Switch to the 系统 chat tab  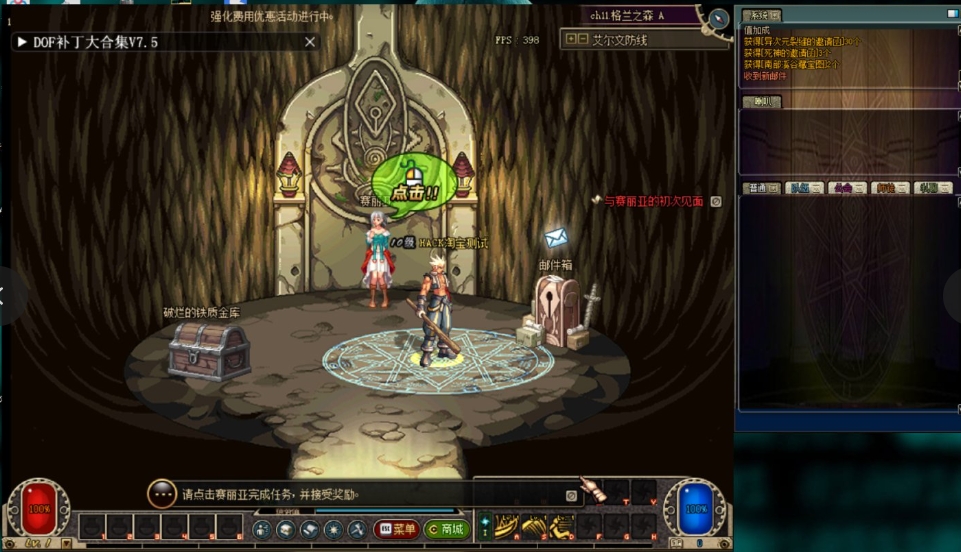(762, 16)
